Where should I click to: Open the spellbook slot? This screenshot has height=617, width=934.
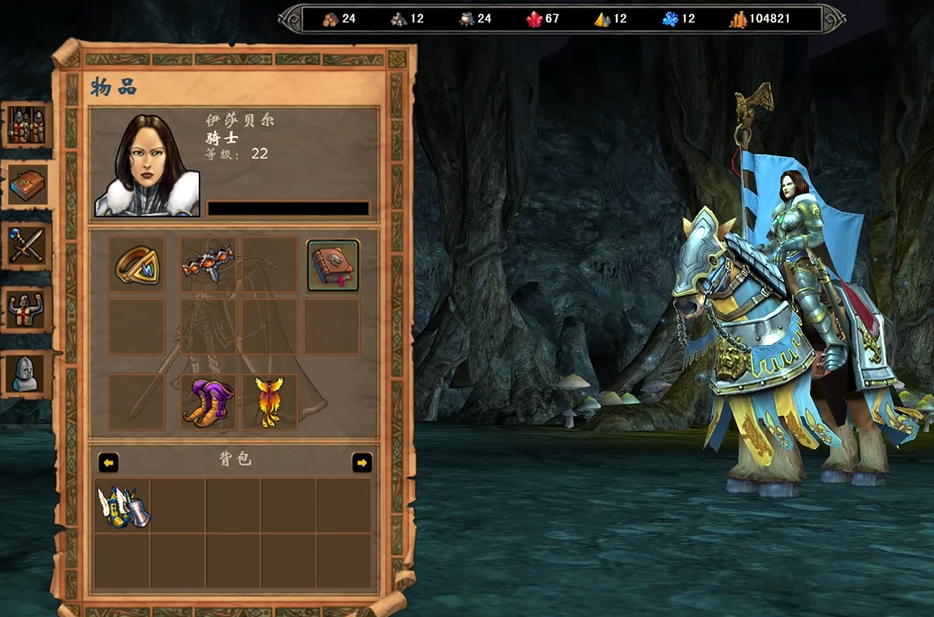333,265
